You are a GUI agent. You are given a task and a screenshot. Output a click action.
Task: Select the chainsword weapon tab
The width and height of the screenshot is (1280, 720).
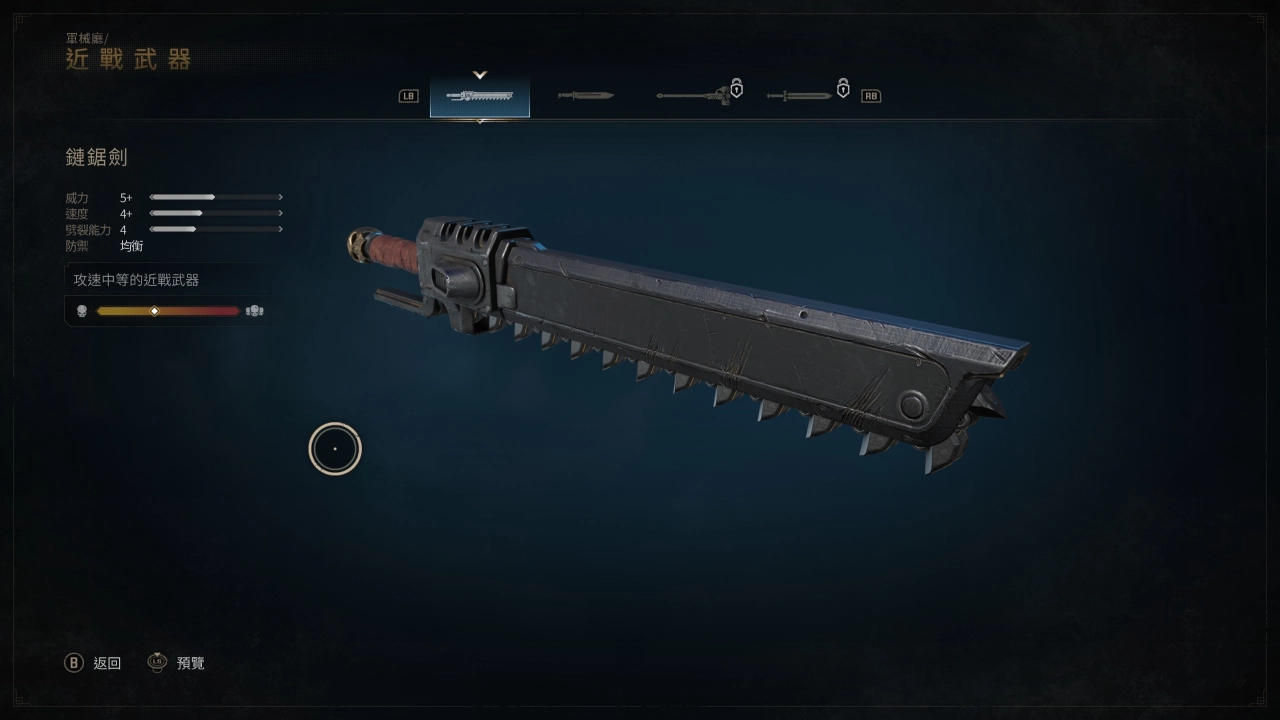pos(480,96)
